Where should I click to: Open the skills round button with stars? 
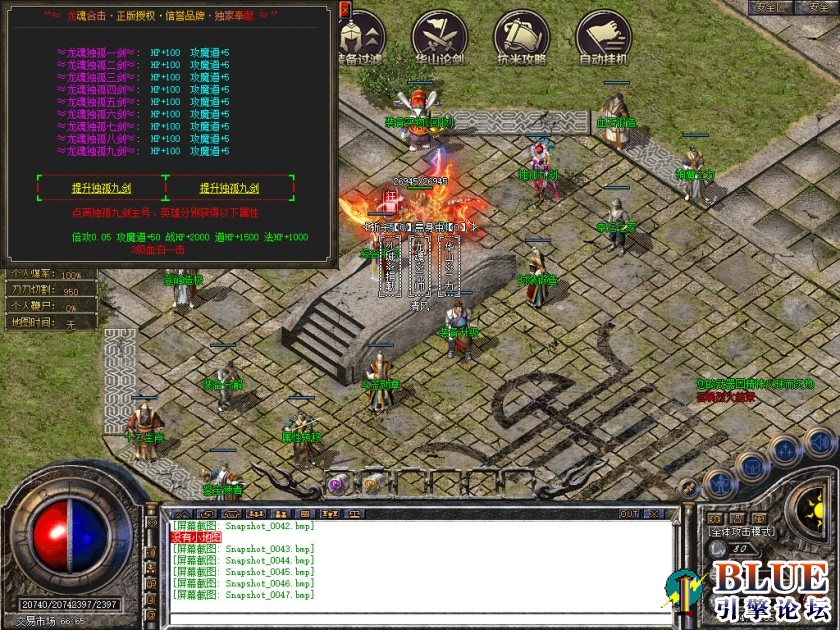(x=786, y=451)
